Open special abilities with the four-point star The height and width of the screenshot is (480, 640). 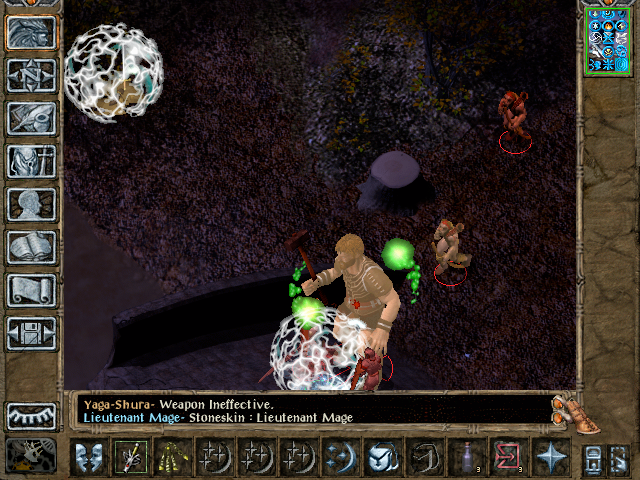(549, 457)
